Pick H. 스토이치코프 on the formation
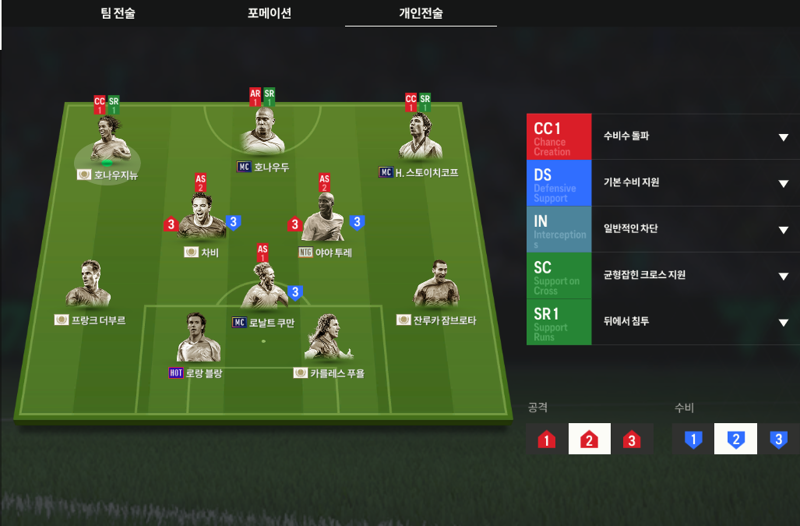Image resolution: width=800 pixels, height=526 pixels. point(418,141)
